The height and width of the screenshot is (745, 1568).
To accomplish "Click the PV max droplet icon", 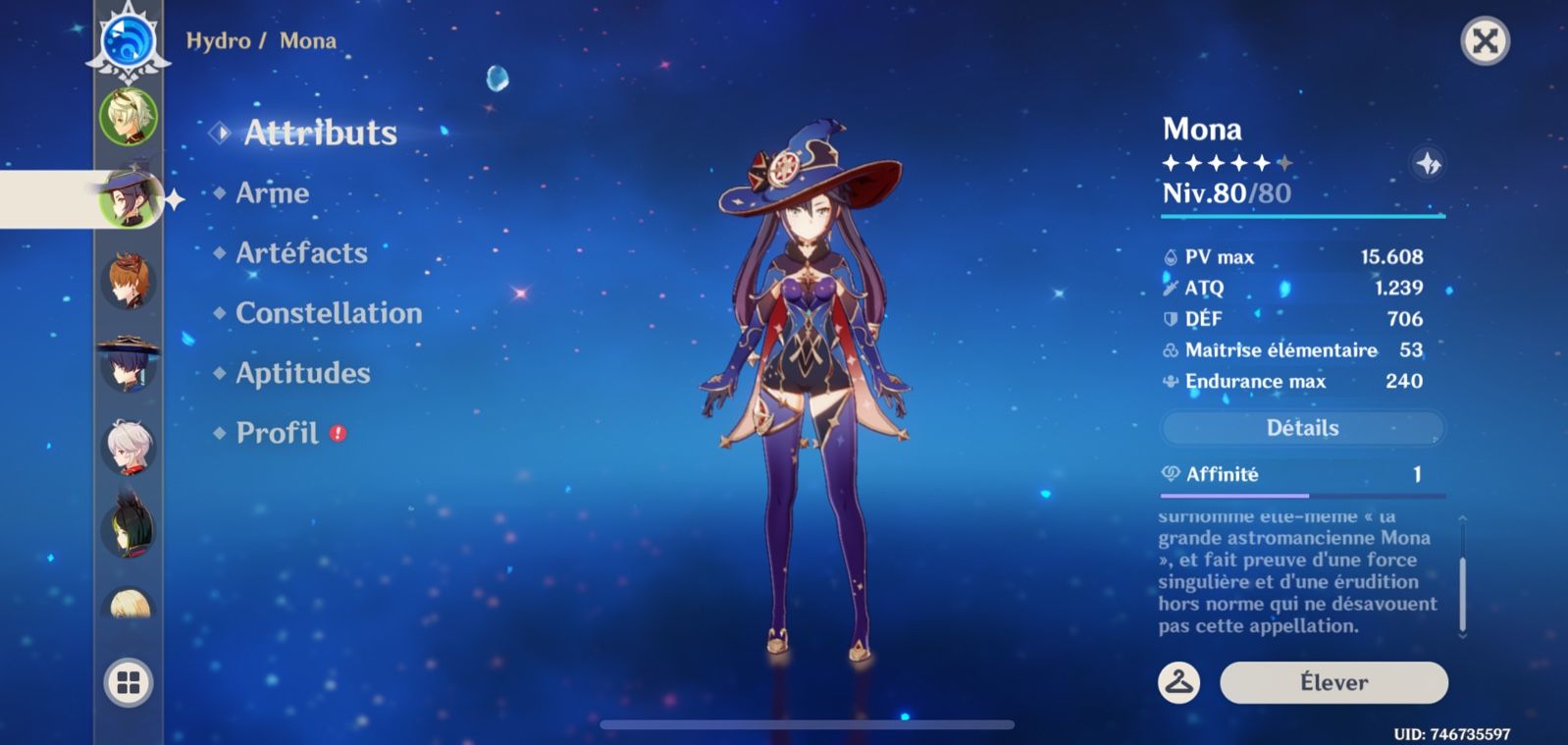I will tap(1171, 256).
